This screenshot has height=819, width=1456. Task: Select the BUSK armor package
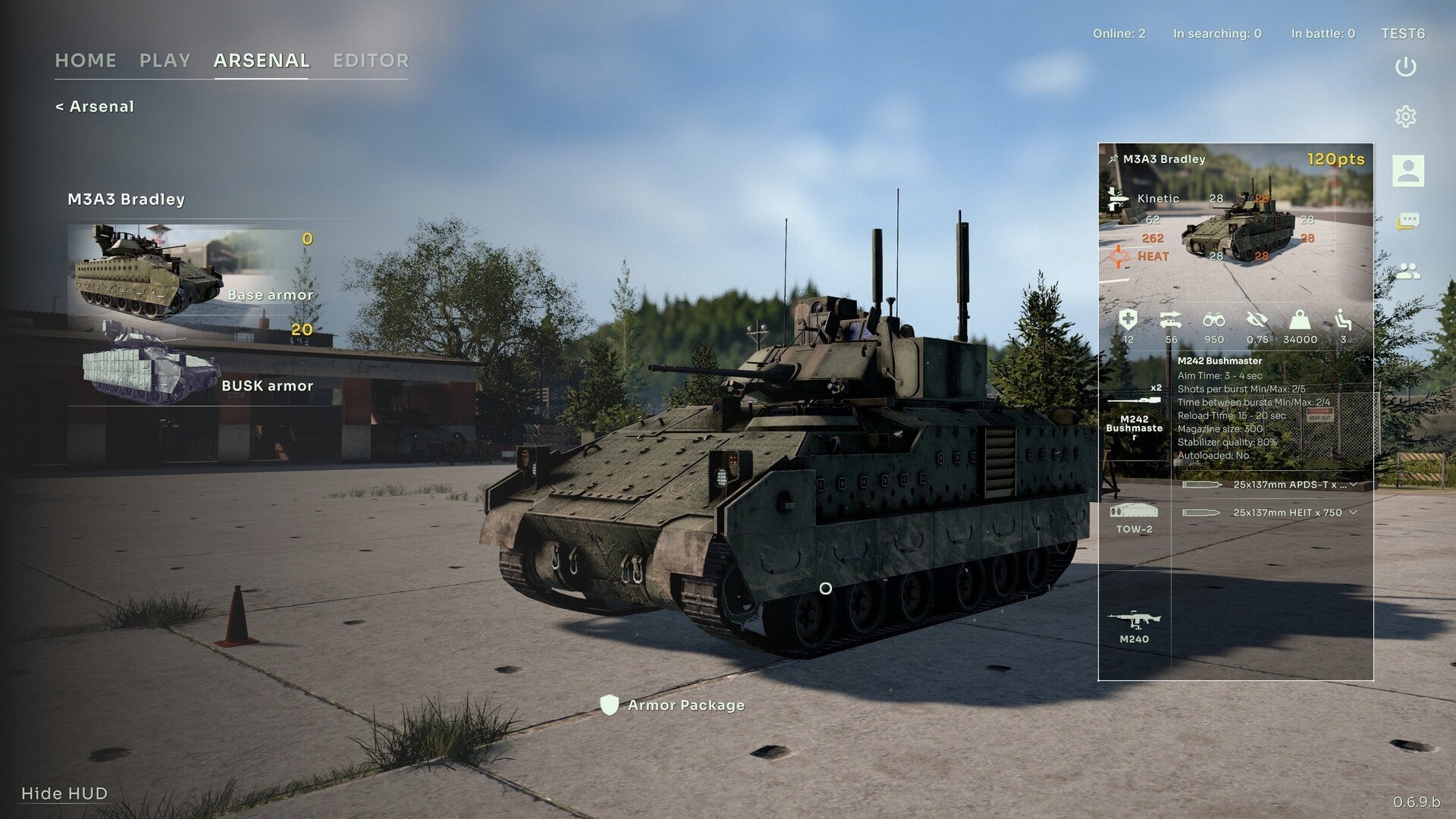pos(193,364)
